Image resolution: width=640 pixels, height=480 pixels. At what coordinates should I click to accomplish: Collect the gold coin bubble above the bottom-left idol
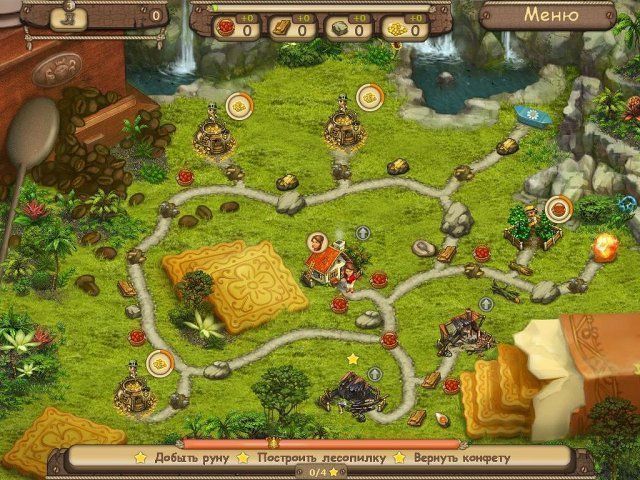[x=159, y=362]
